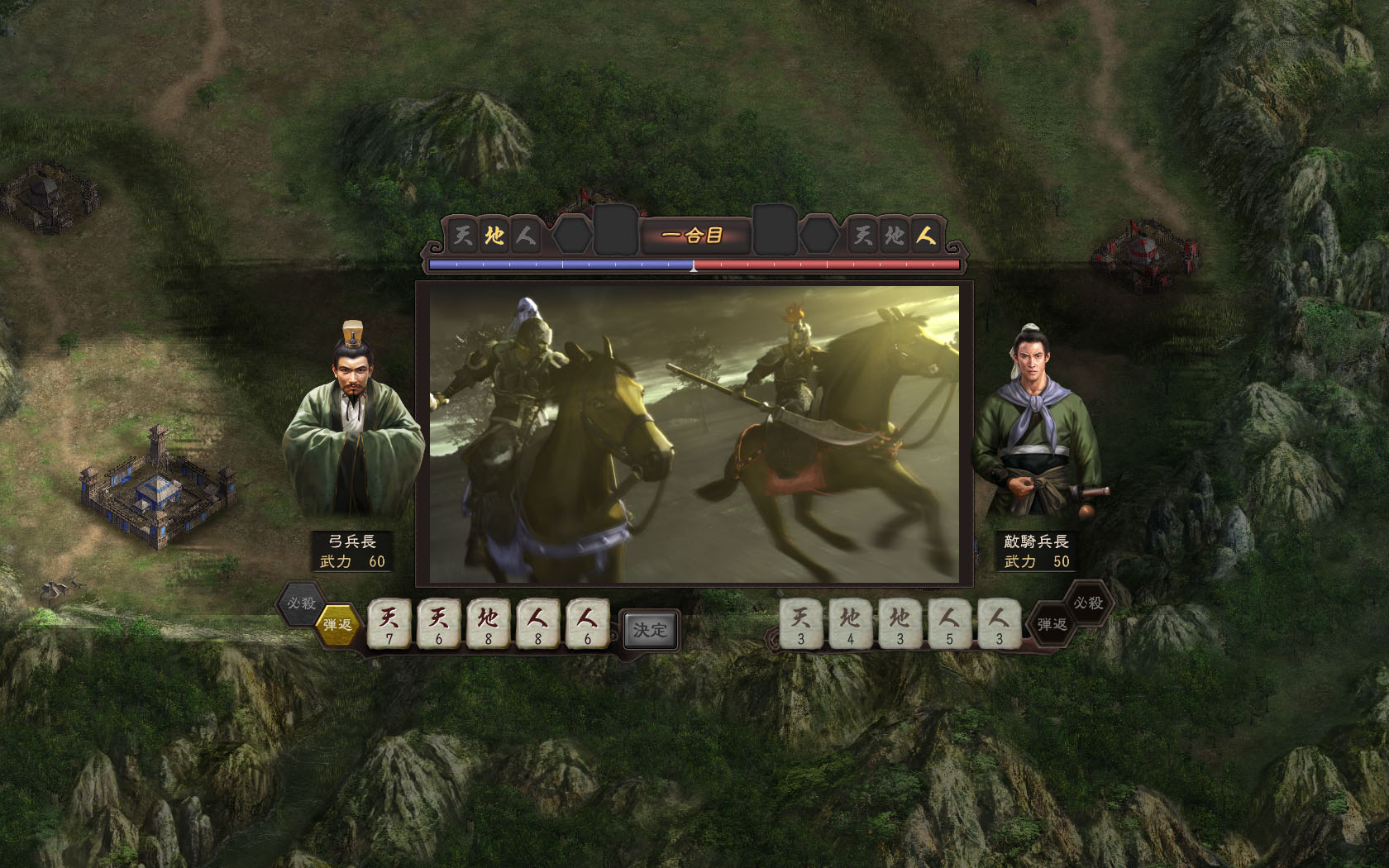Choose the 地 card numbered 8
Viewport: 1389px width, 868px height.
(x=489, y=624)
